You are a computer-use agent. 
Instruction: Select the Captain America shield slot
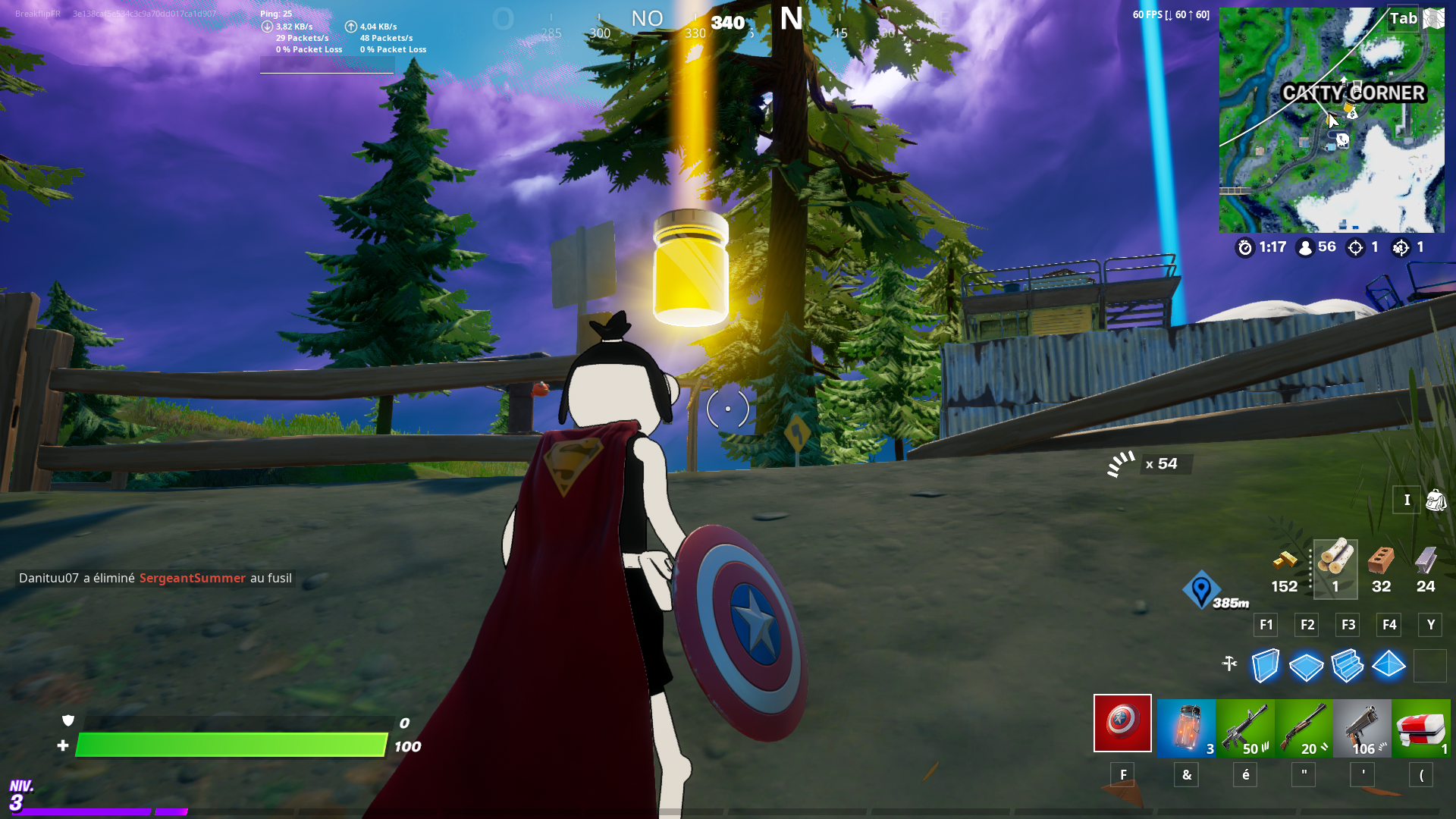coord(1122,723)
